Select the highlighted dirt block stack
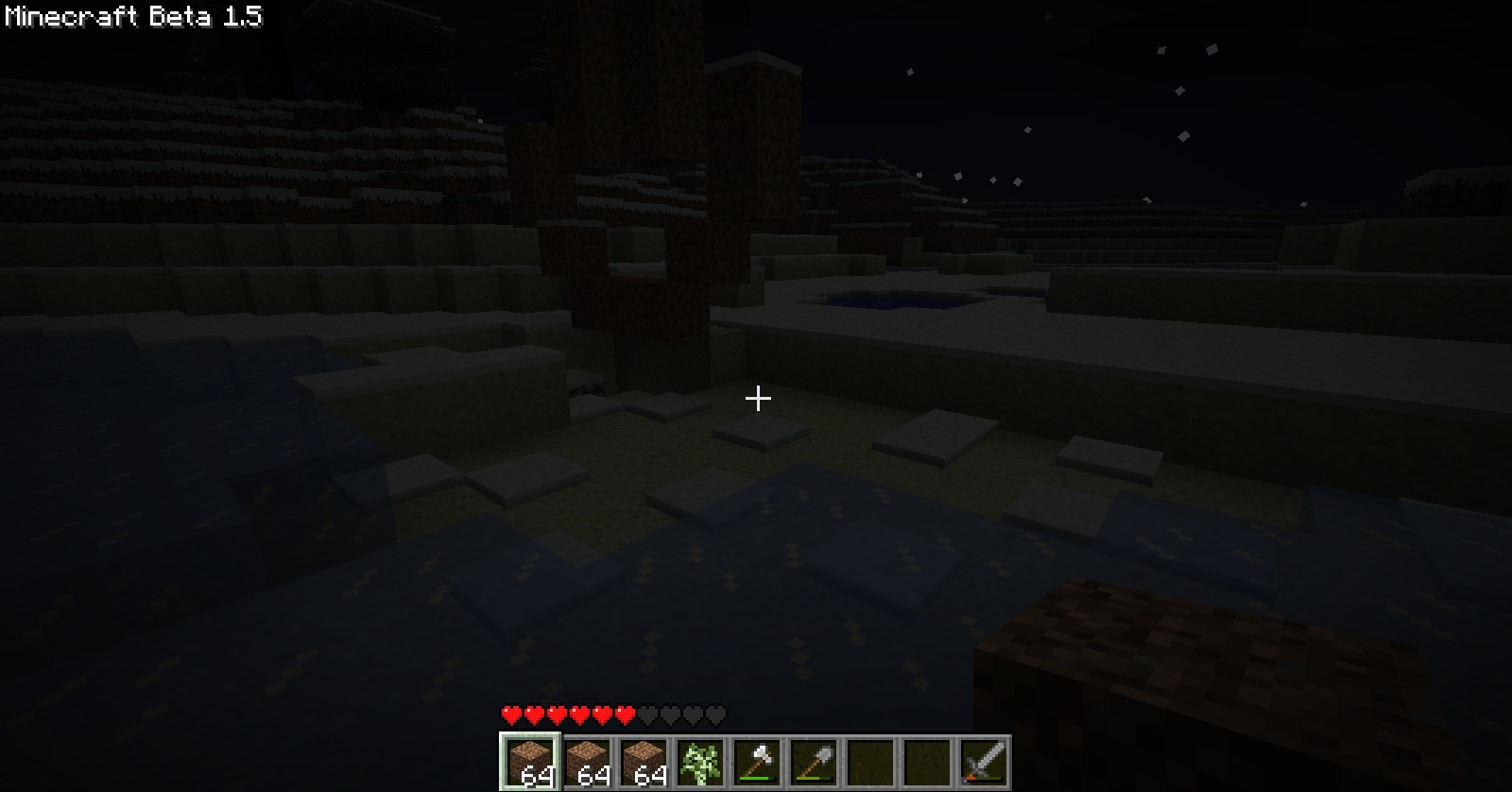This screenshot has height=792, width=1512. tap(529, 762)
